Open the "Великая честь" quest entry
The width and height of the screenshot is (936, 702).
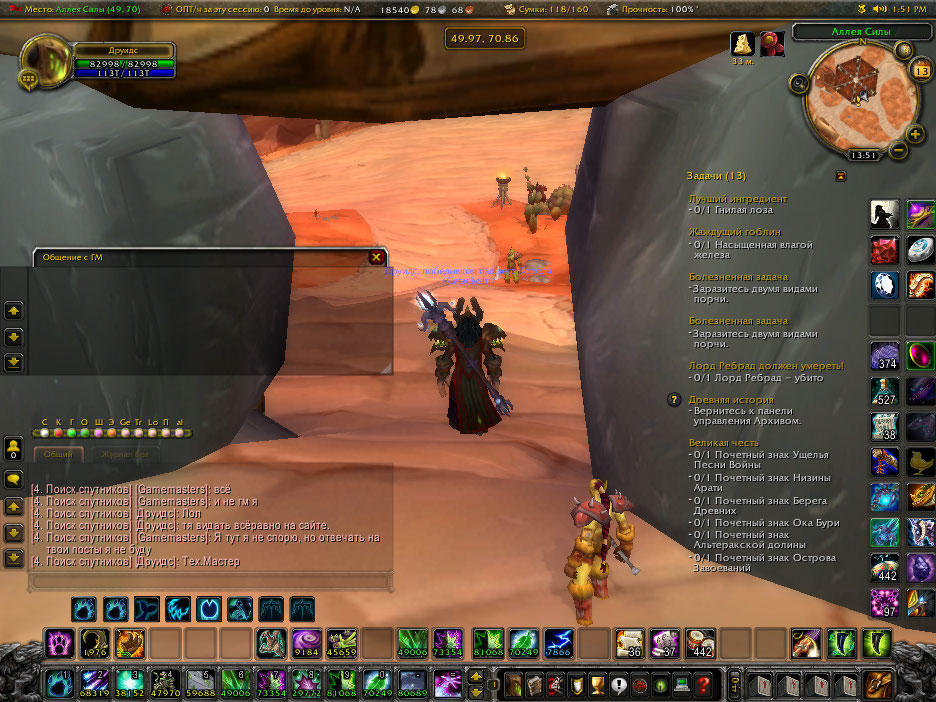tap(723, 443)
